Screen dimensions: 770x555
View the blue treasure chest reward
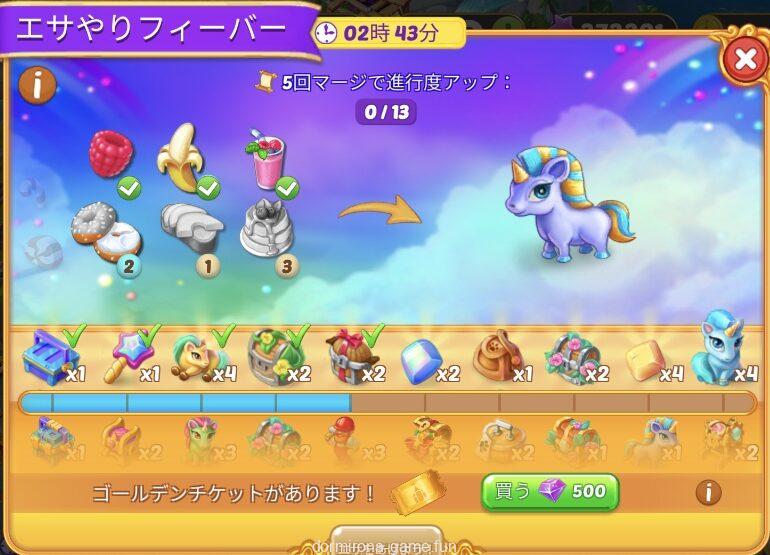(51, 357)
